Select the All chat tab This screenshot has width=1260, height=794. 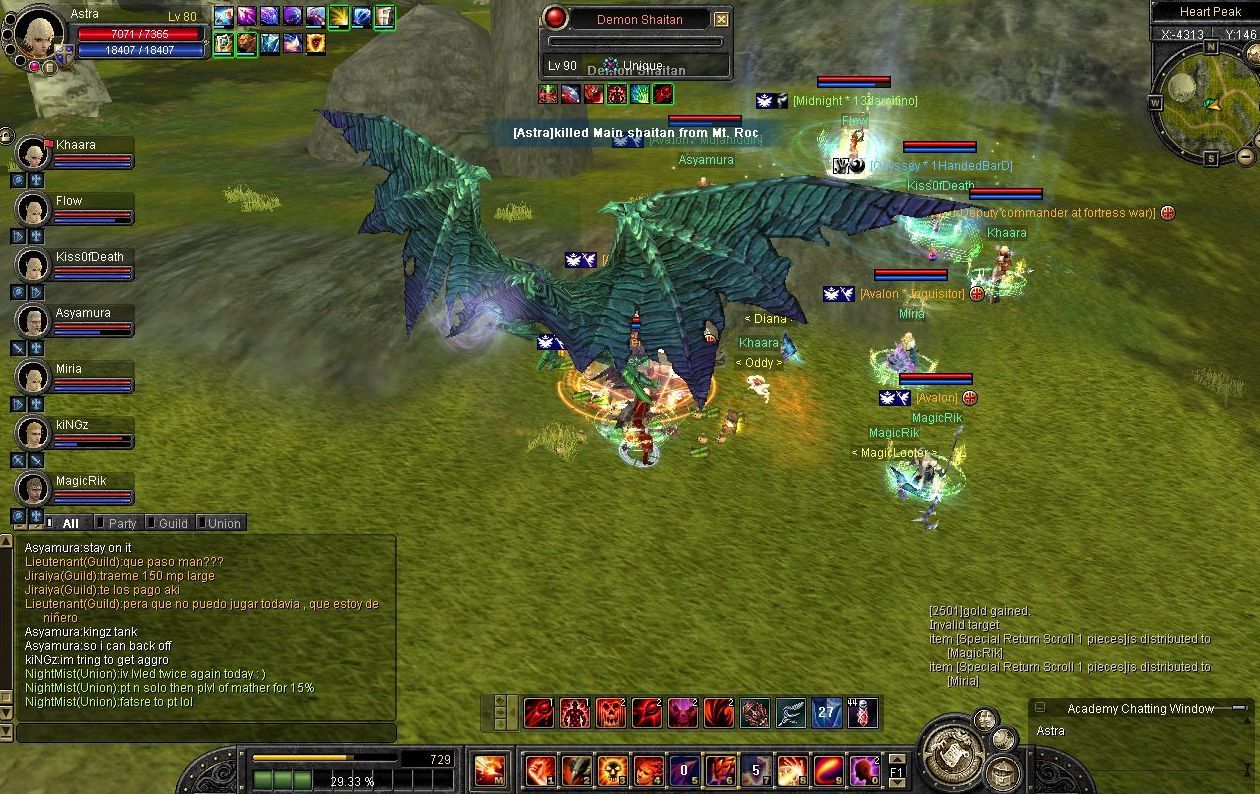pos(70,523)
